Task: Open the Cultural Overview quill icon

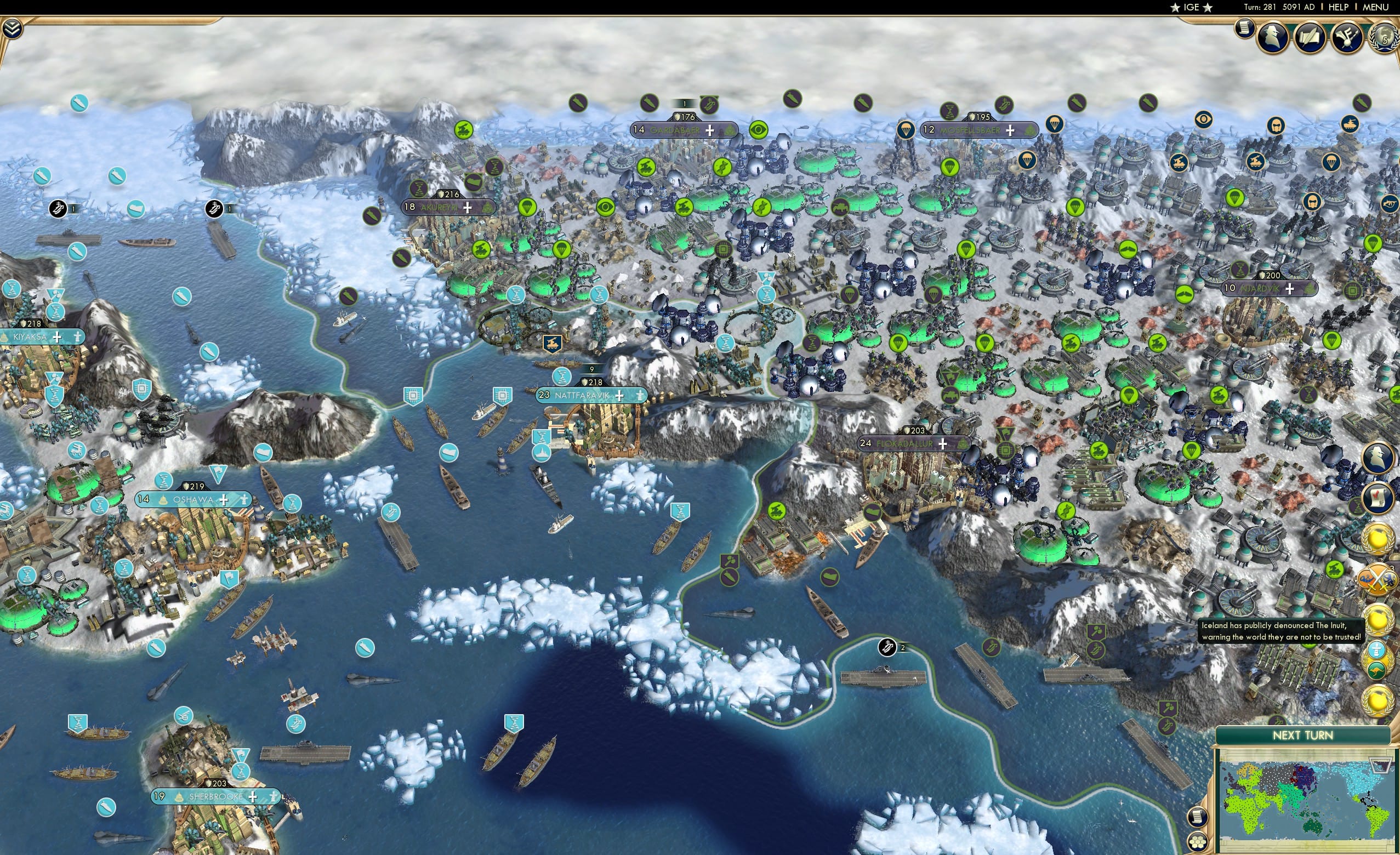Action: [x=1310, y=37]
